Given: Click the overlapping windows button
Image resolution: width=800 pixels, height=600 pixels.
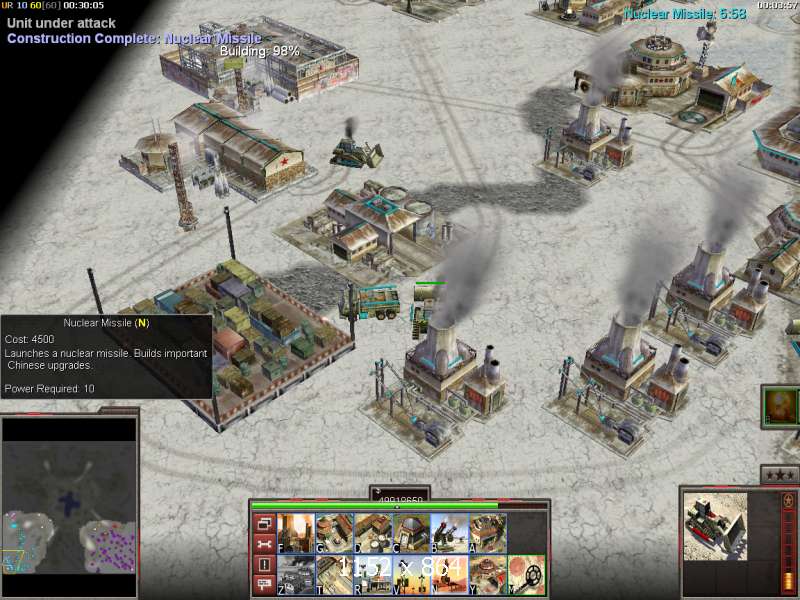Looking at the screenshot, I should point(264,523).
